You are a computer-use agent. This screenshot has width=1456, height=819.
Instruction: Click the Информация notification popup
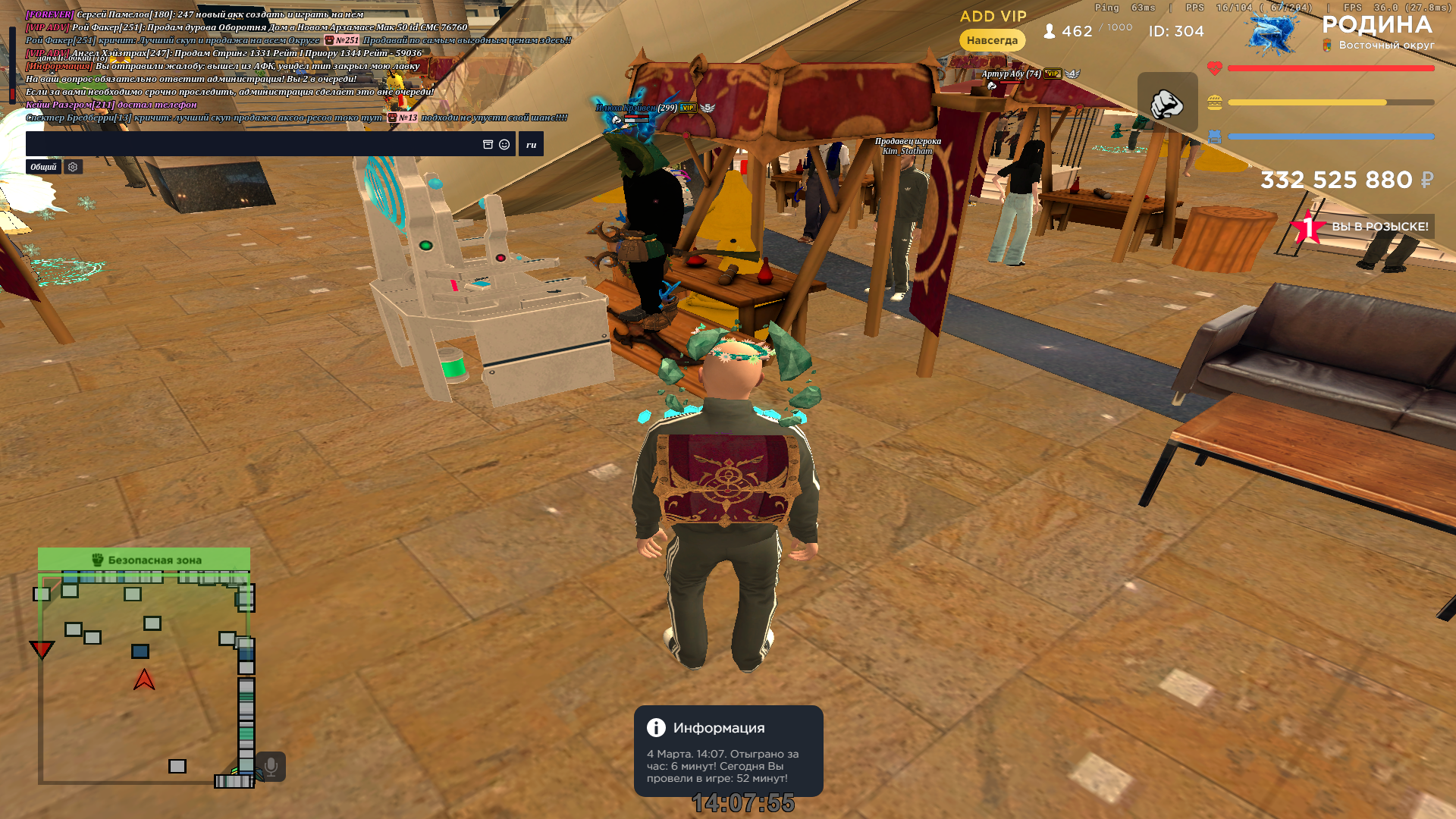(x=728, y=751)
